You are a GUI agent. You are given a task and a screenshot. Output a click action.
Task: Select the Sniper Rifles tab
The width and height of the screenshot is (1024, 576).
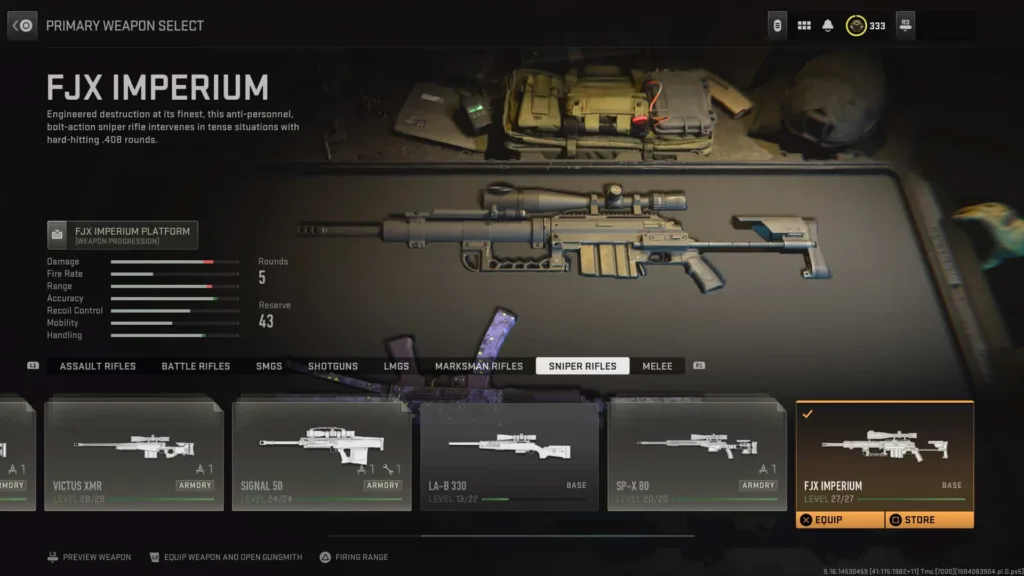[582, 366]
